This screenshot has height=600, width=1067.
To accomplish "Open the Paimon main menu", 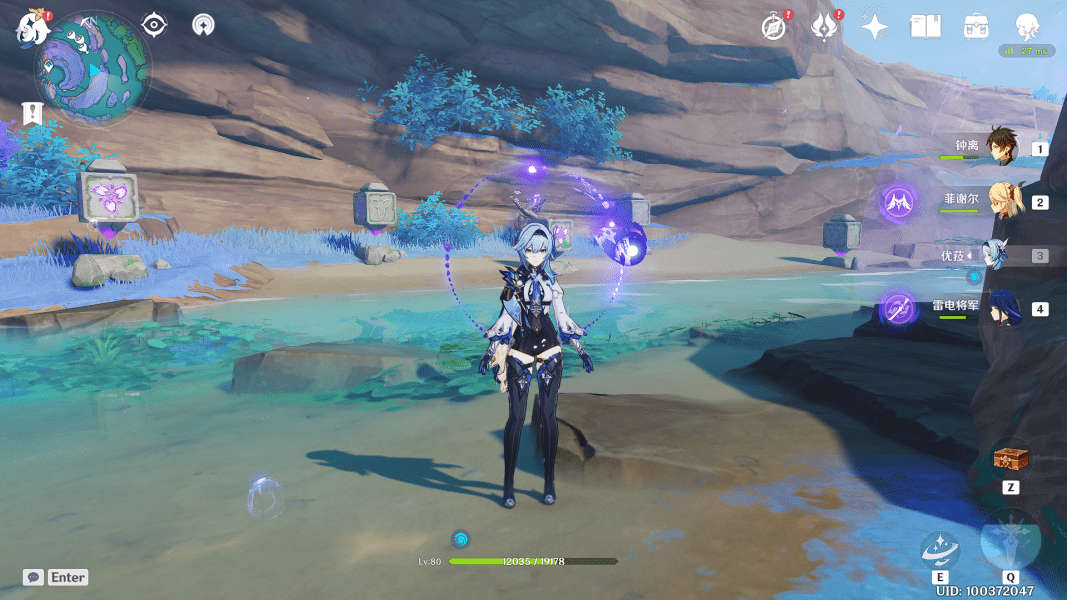I will 32,27.
